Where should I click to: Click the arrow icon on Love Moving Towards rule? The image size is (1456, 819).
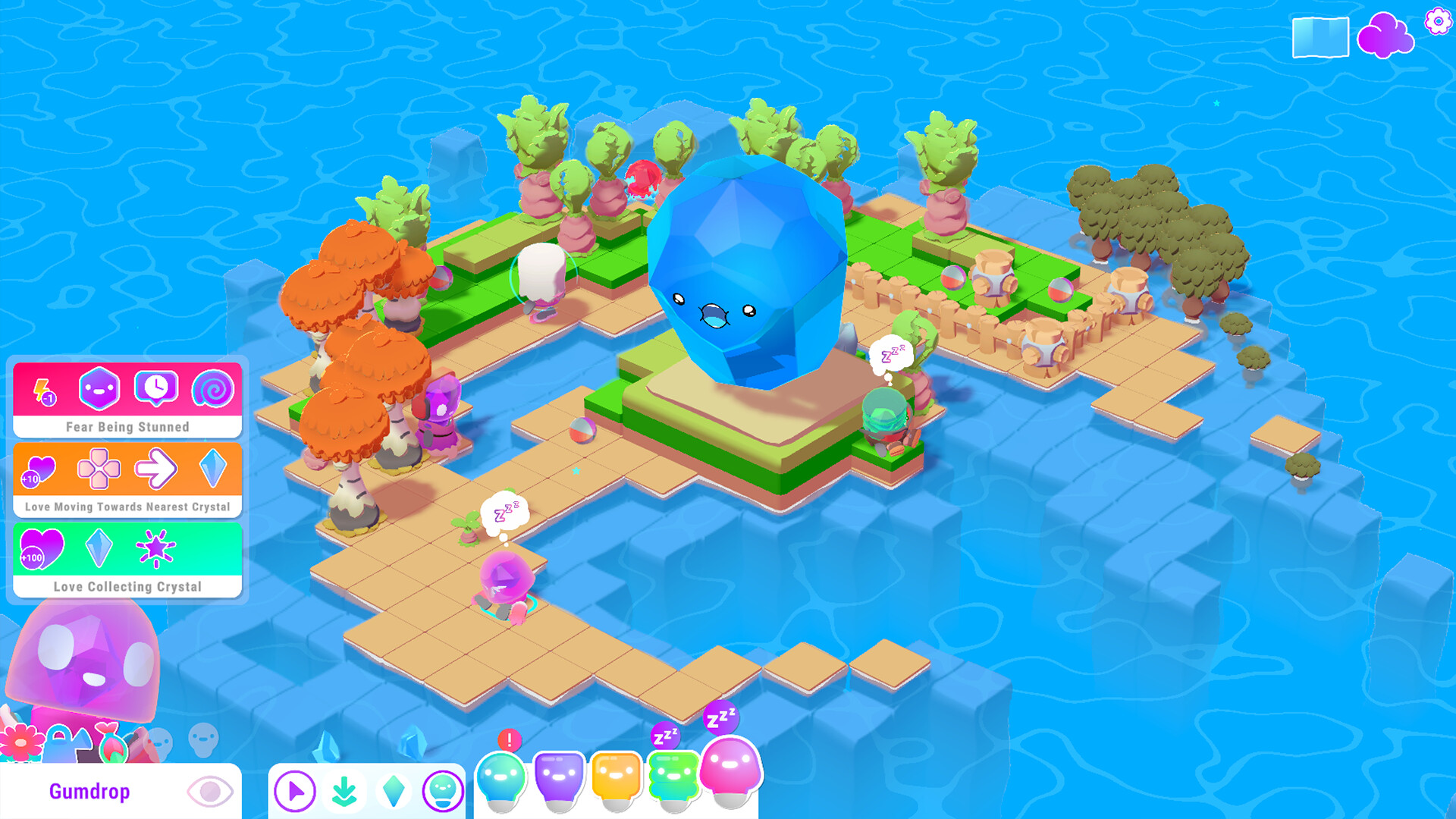click(x=158, y=469)
